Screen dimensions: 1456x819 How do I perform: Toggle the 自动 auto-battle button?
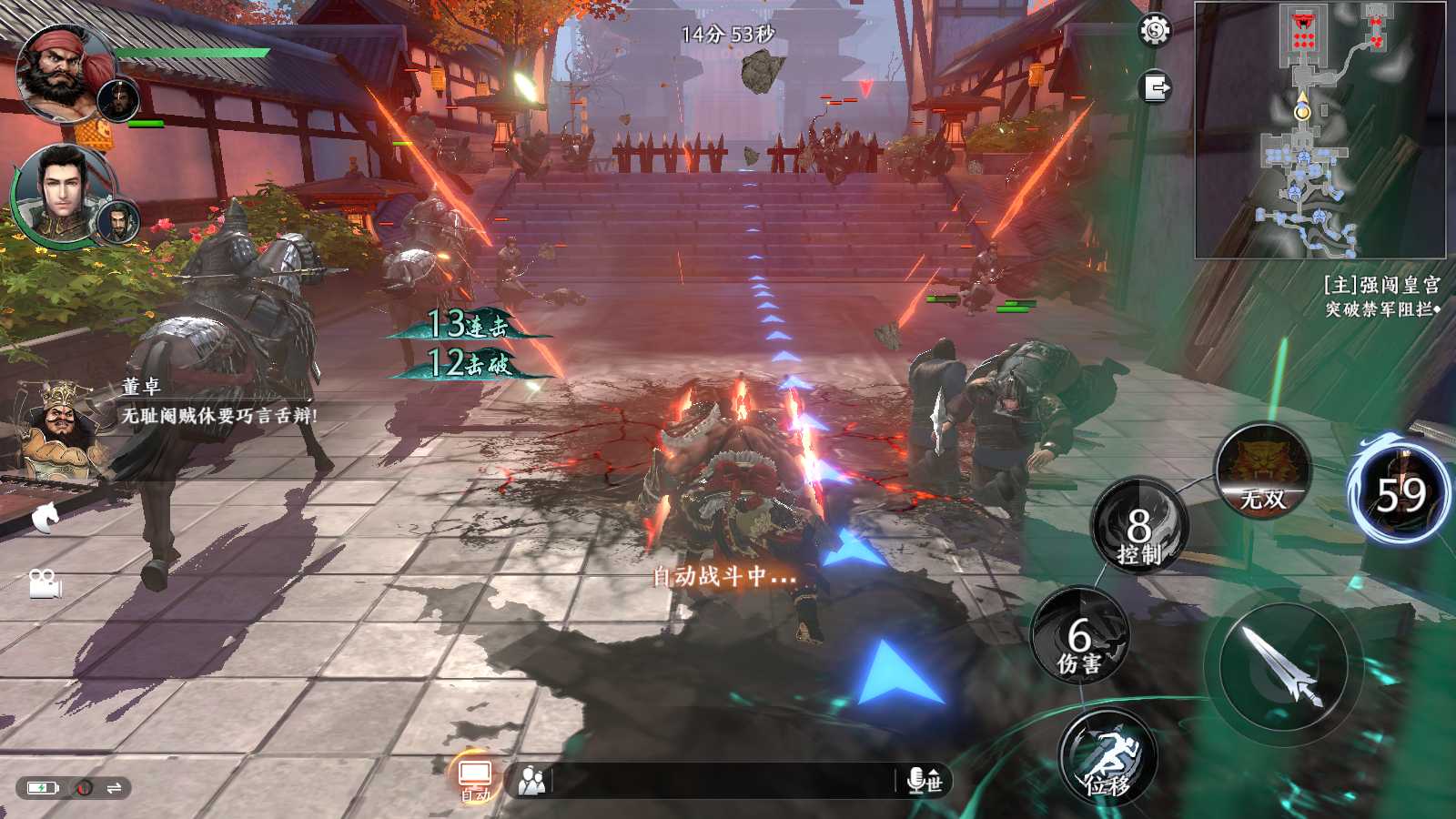(x=475, y=779)
